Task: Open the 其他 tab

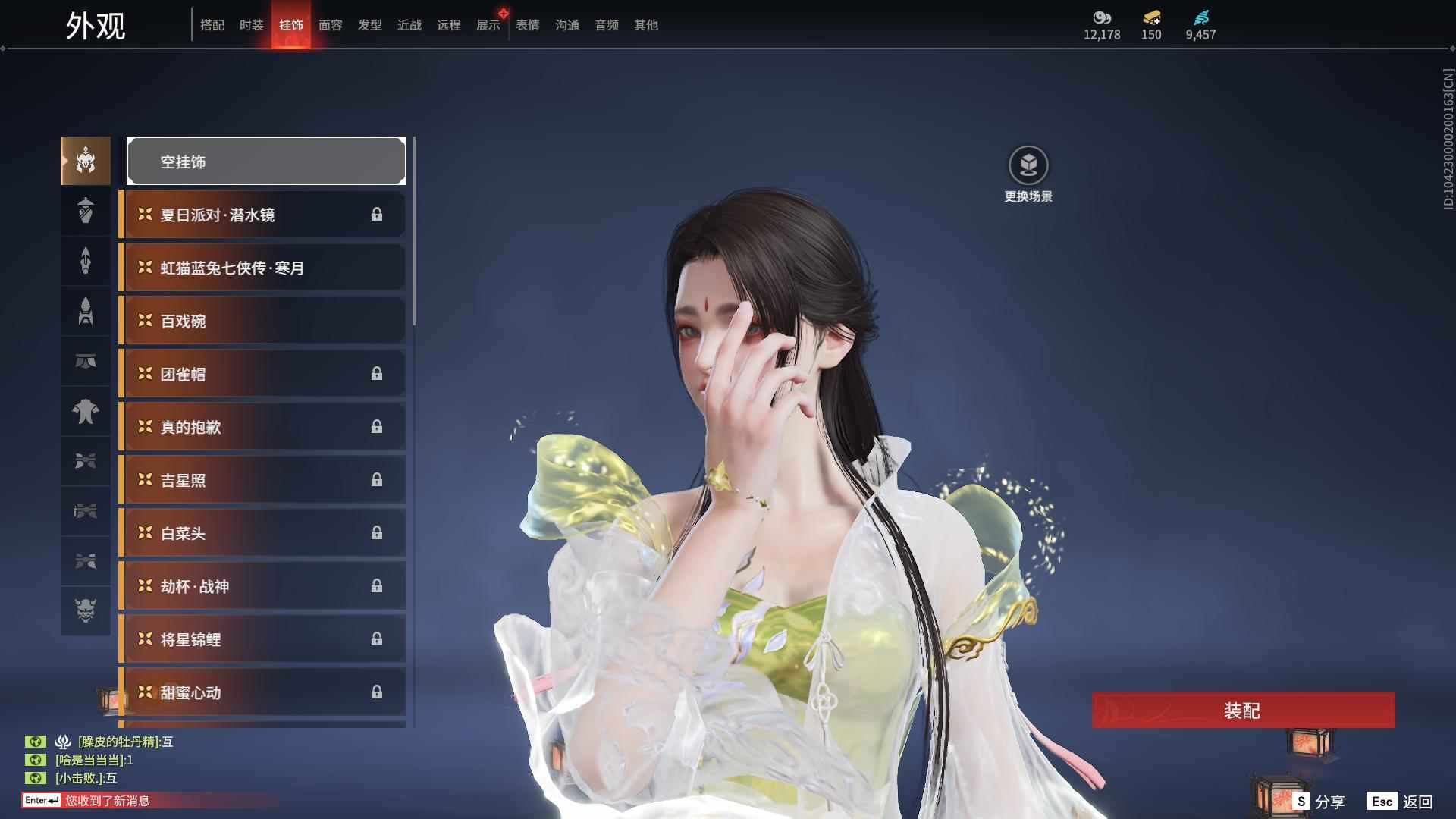Action: click(645, 25)
